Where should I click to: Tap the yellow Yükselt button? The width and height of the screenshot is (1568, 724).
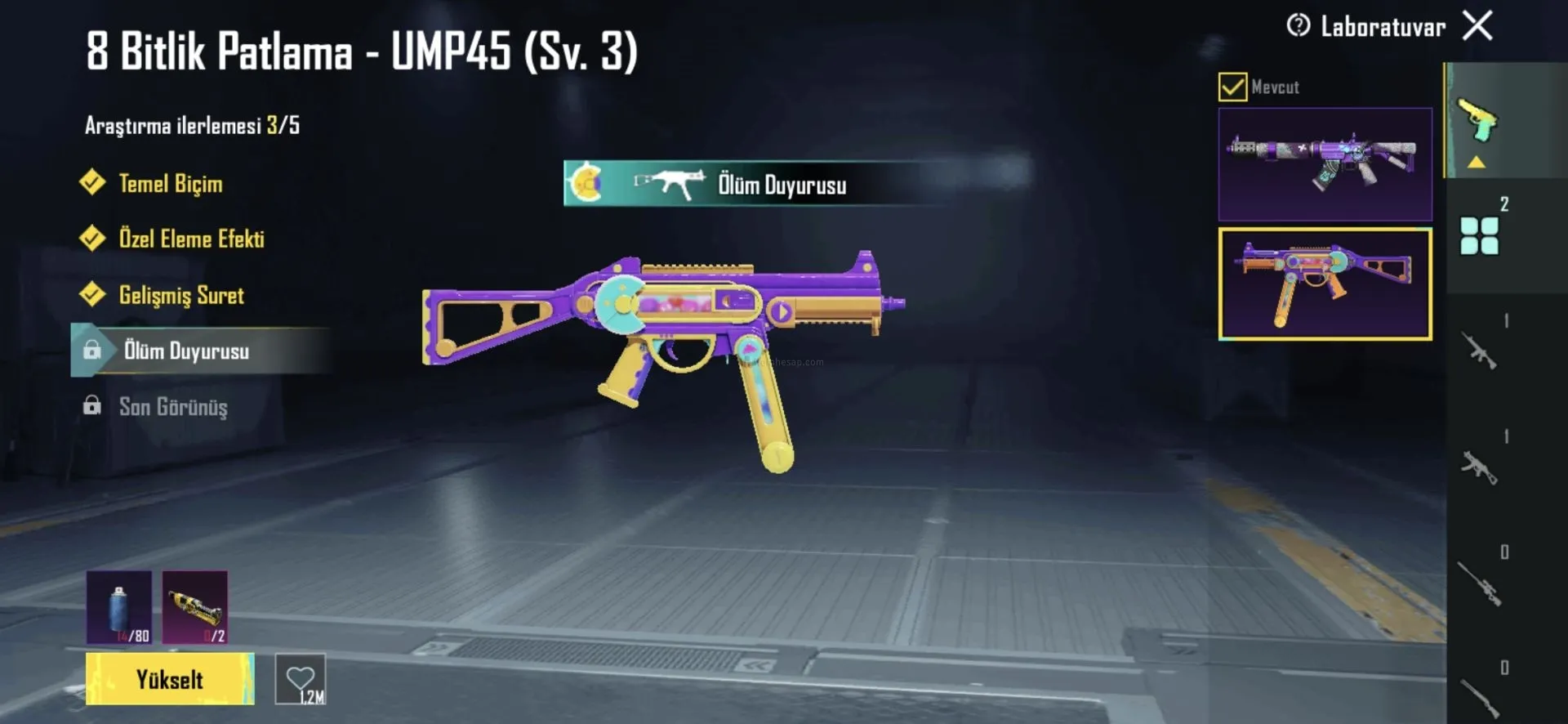click(x=170, y=679)
